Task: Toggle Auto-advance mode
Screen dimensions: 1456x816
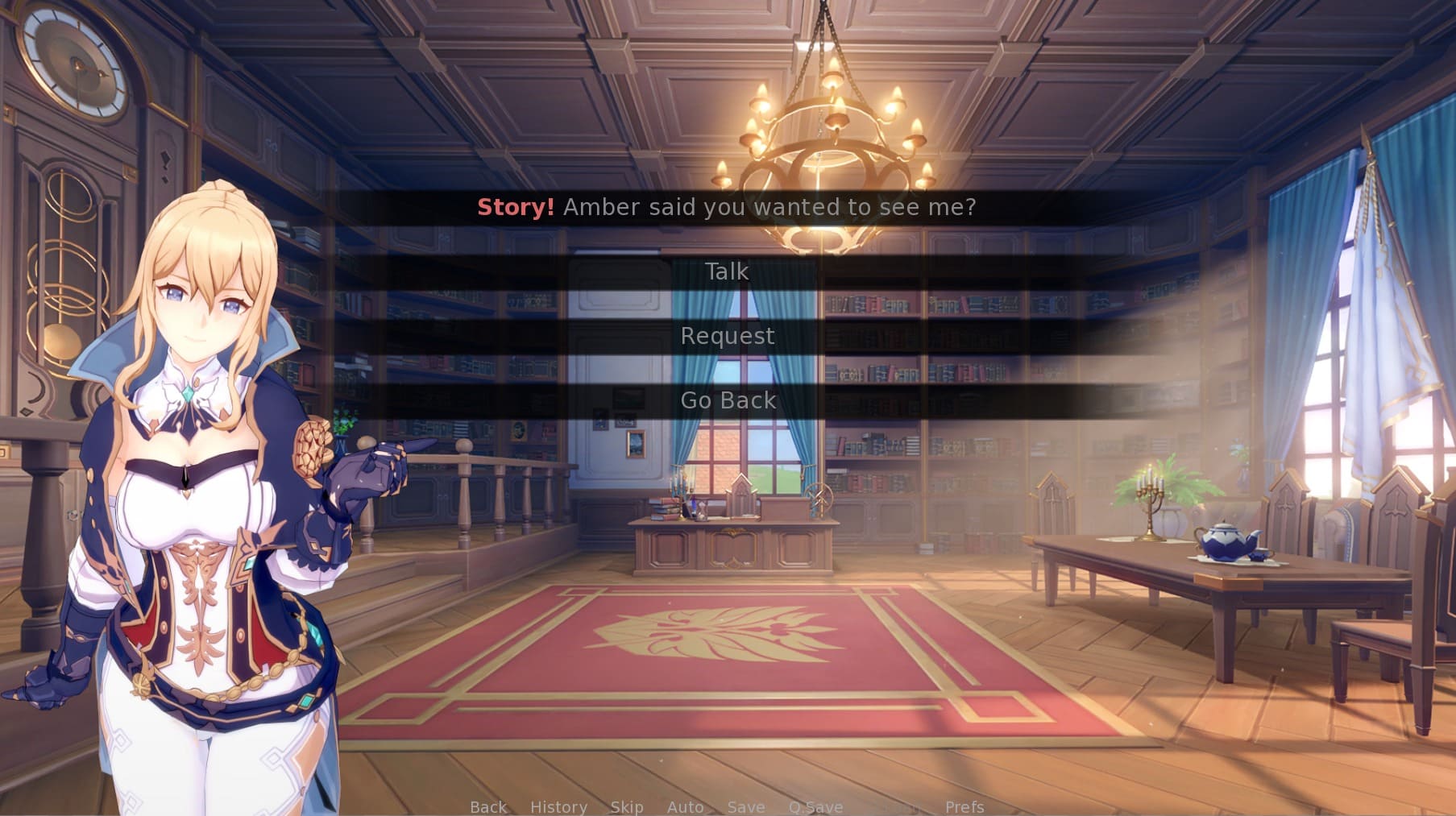Action: [x=685, y=806]
